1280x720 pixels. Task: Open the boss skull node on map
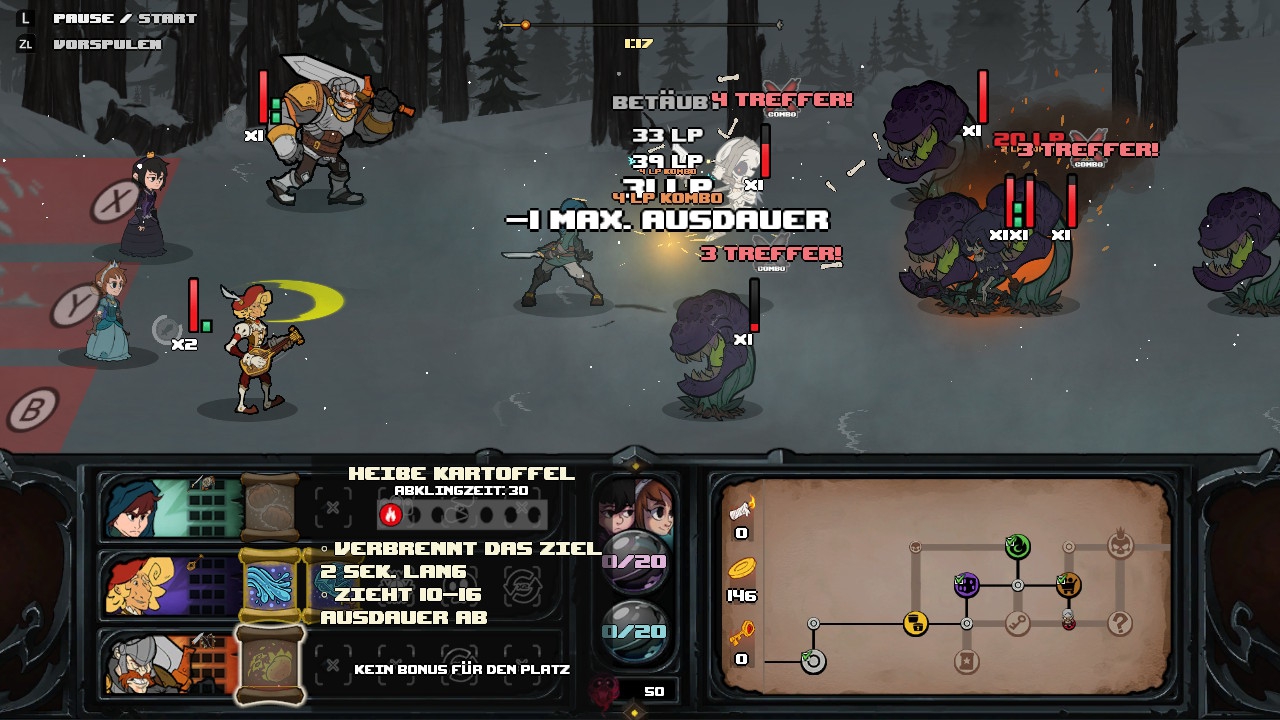(1120, 546)
